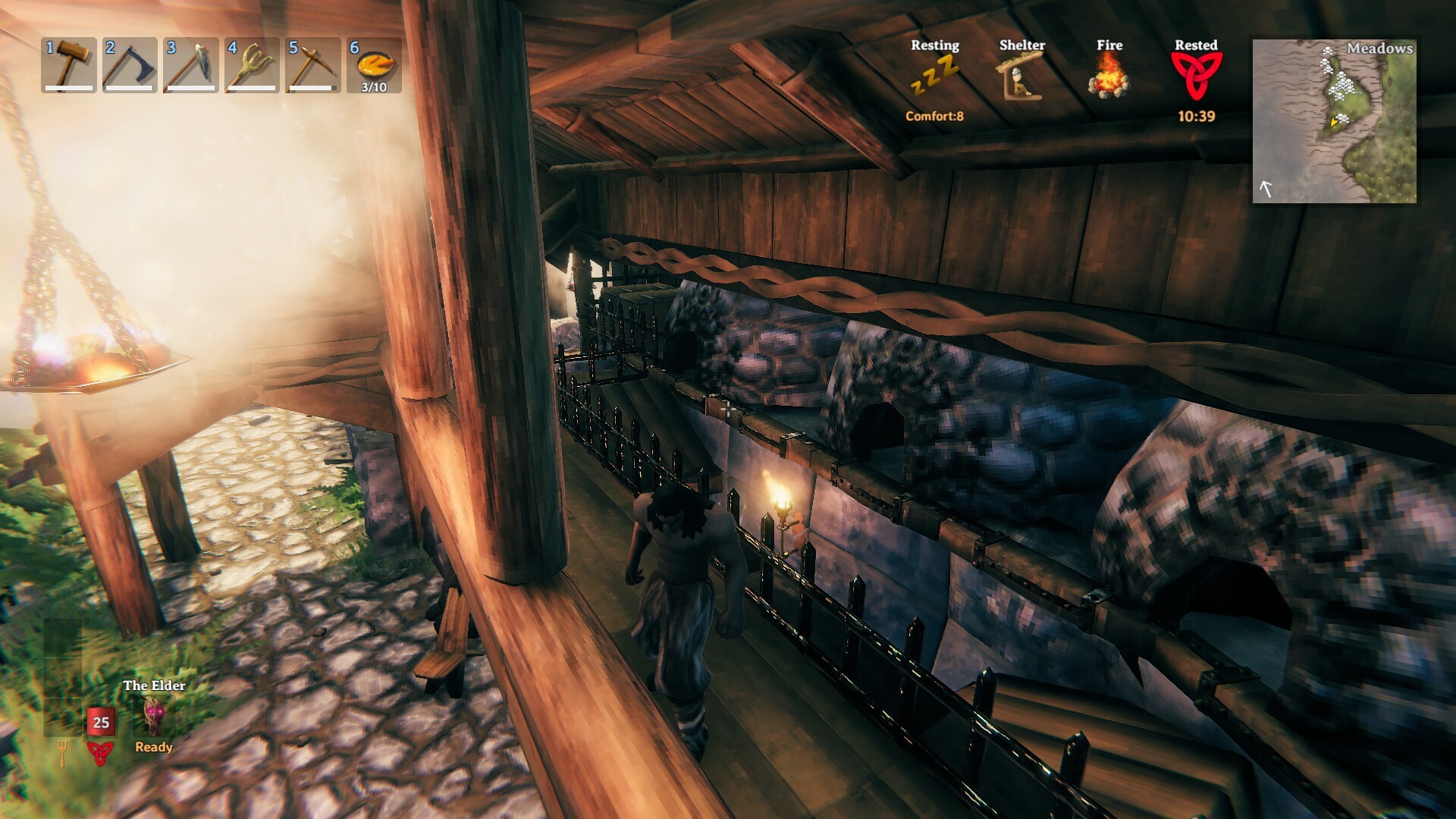Click the Resting ZZZ status icon

pyautogui.click(x=935, y=76)
